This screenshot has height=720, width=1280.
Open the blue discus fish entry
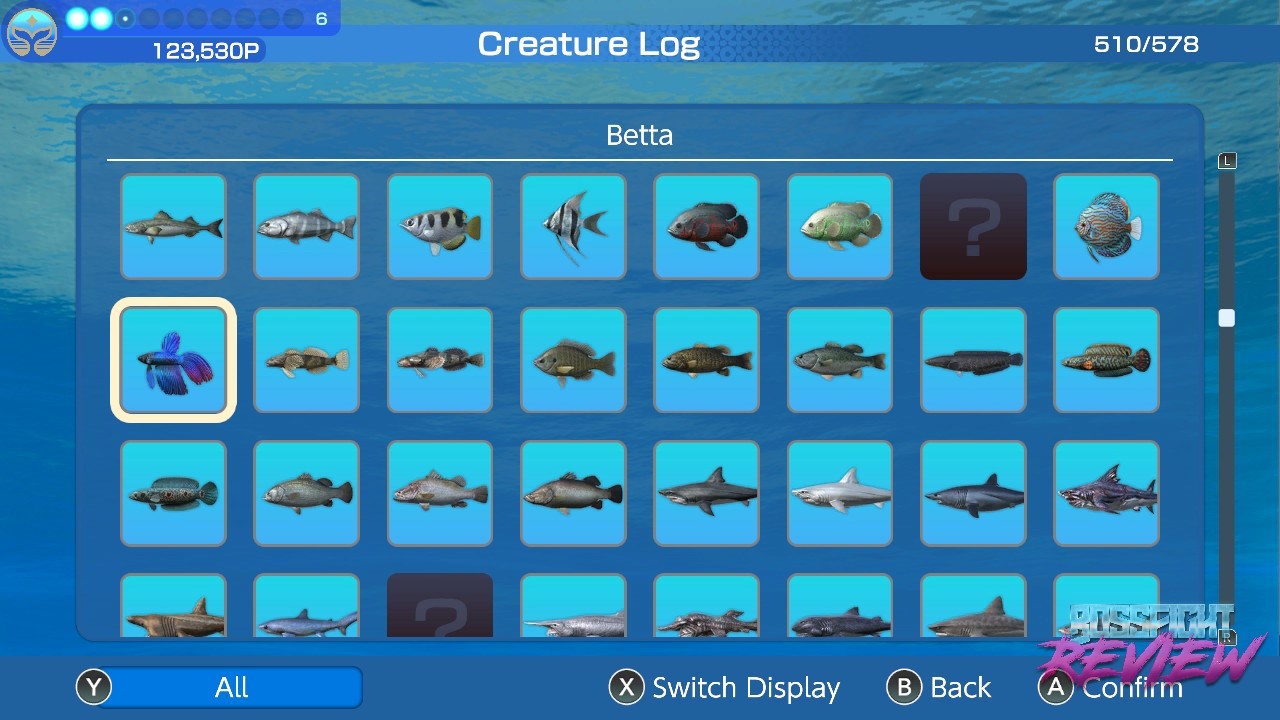point(1106,227)
